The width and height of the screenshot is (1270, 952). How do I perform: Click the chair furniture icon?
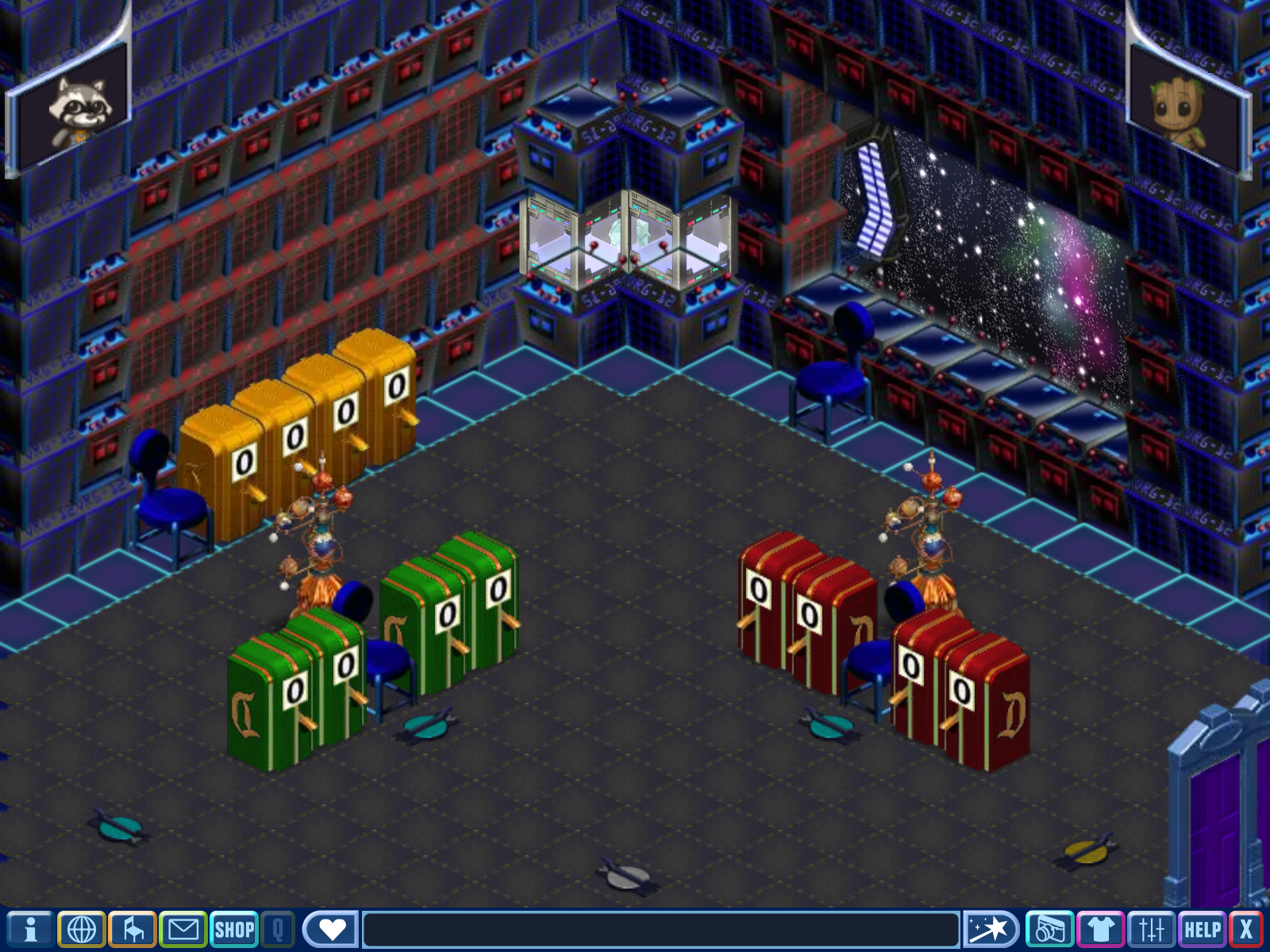point(133,929)
